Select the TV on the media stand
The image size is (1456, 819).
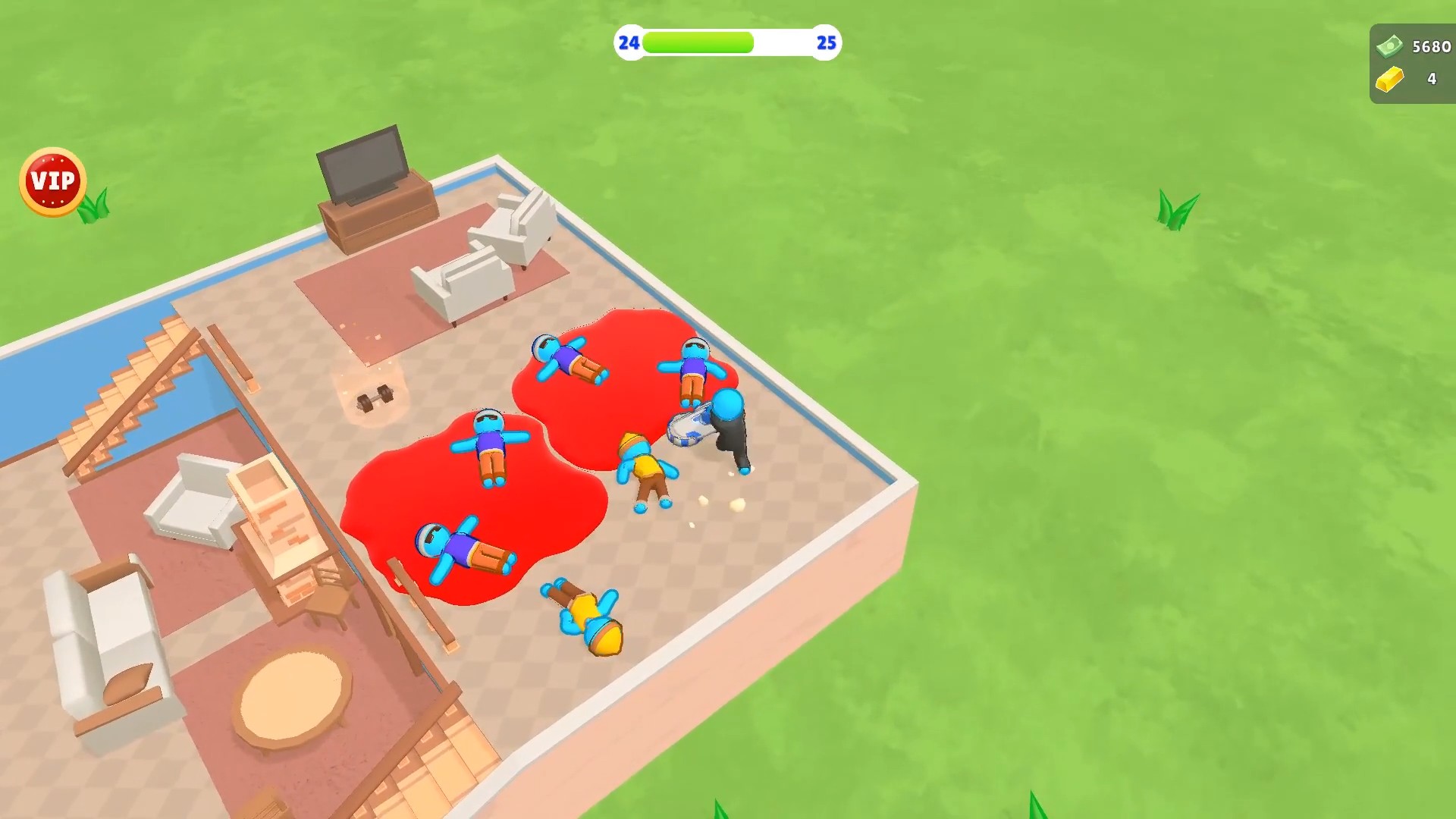tap(362, 163)
